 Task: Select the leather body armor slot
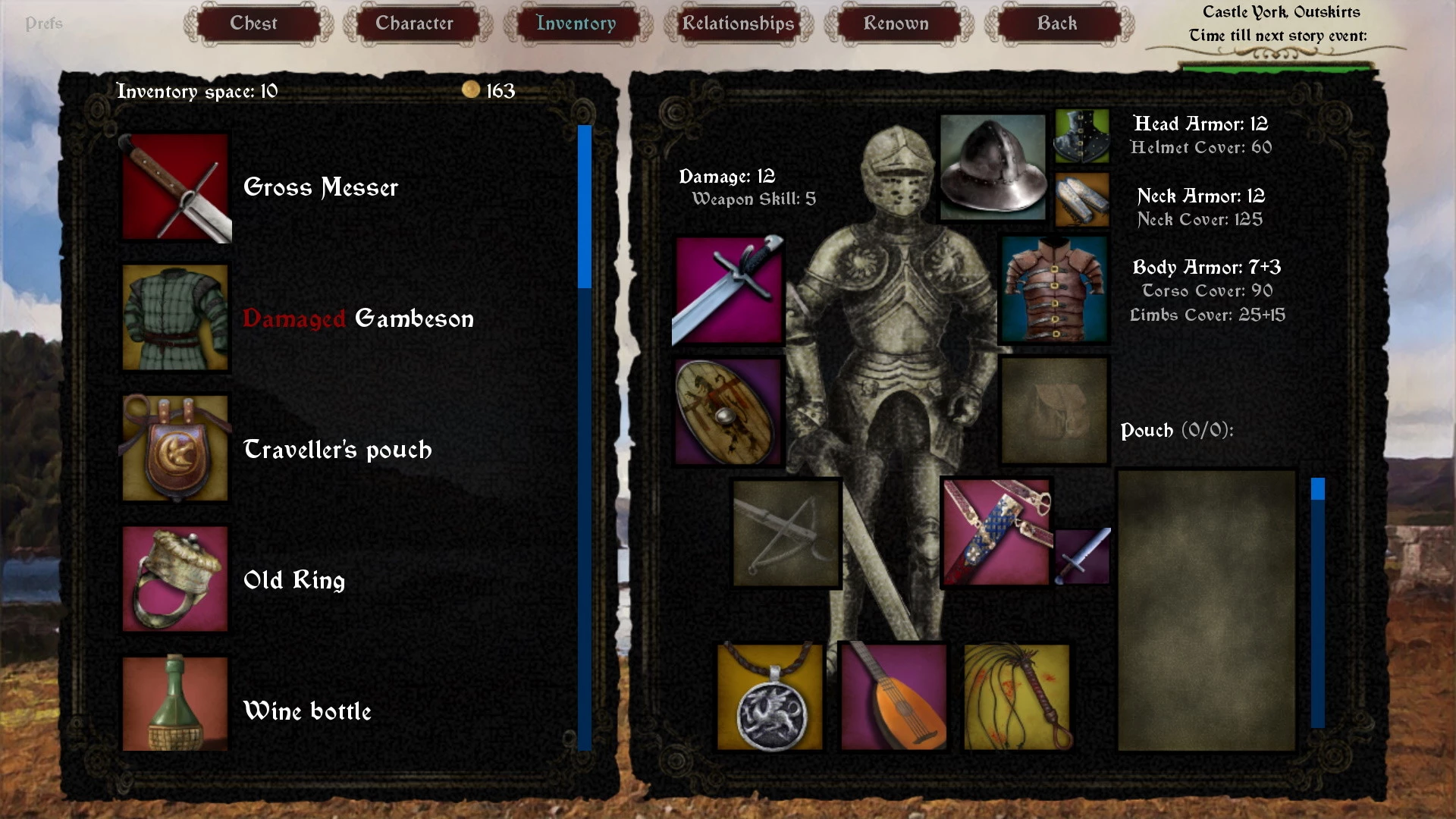(1053, 290)
